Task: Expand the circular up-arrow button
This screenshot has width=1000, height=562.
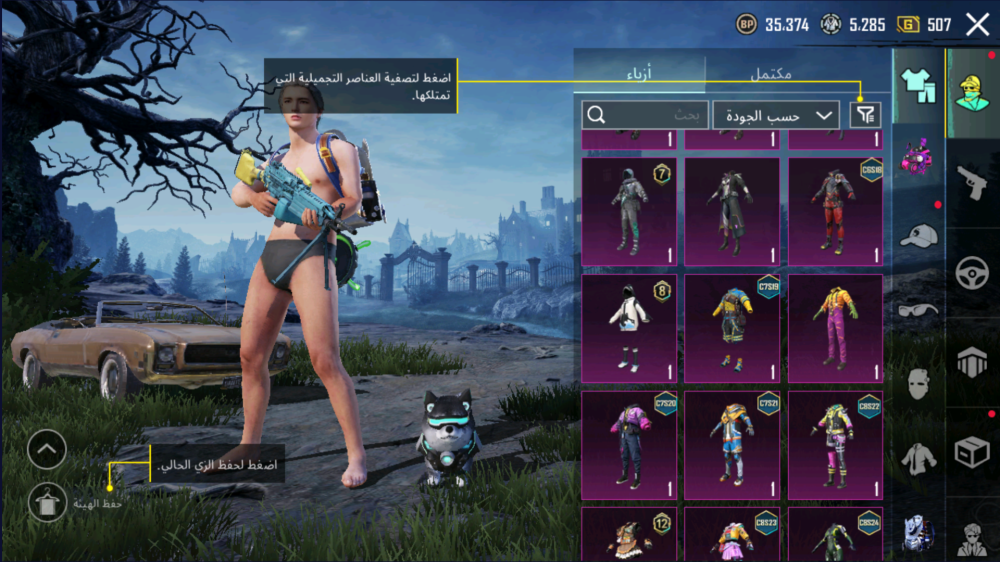Action: pyautogui.click(x=47, y=450)
